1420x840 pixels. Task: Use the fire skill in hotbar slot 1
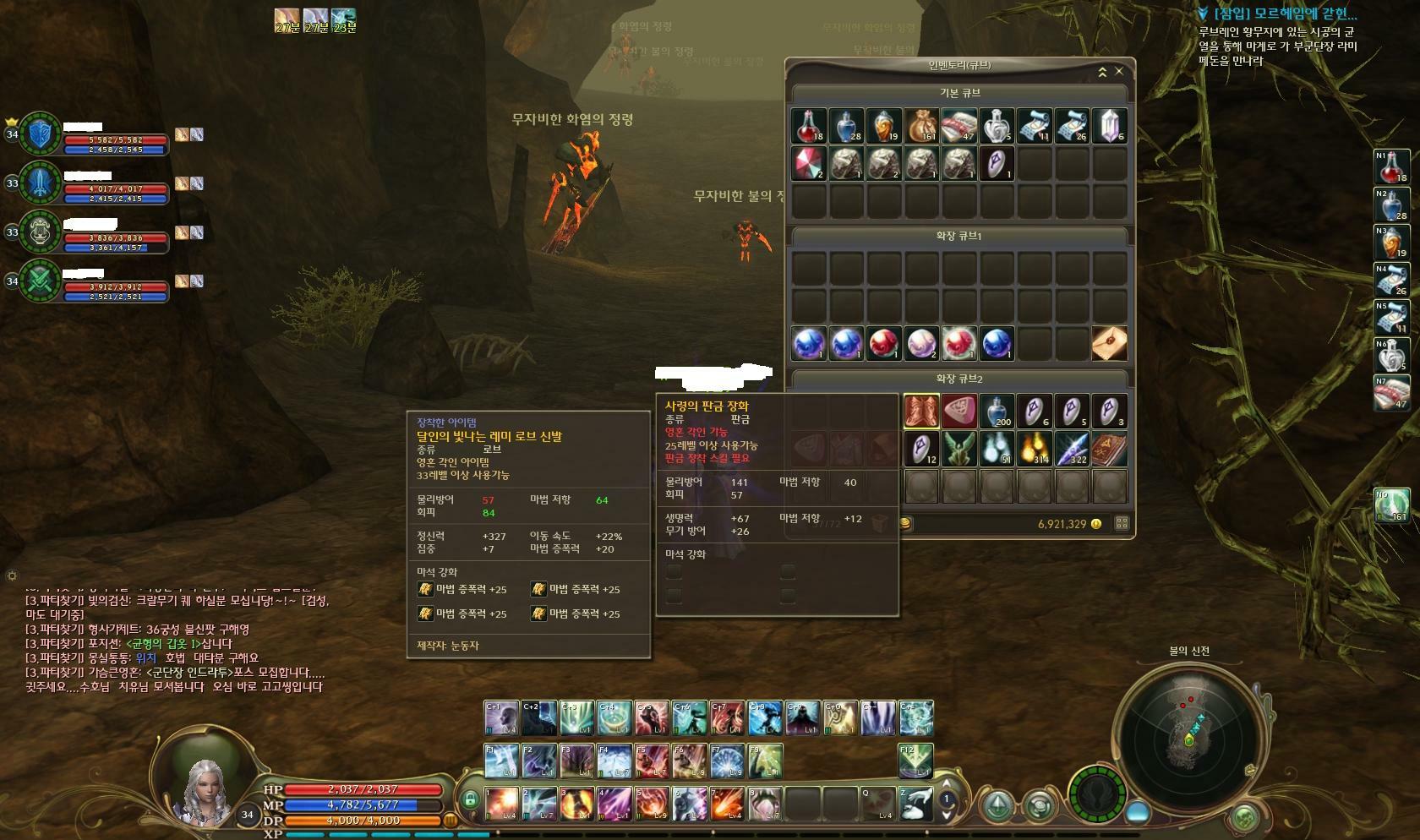tap(501, 804)
